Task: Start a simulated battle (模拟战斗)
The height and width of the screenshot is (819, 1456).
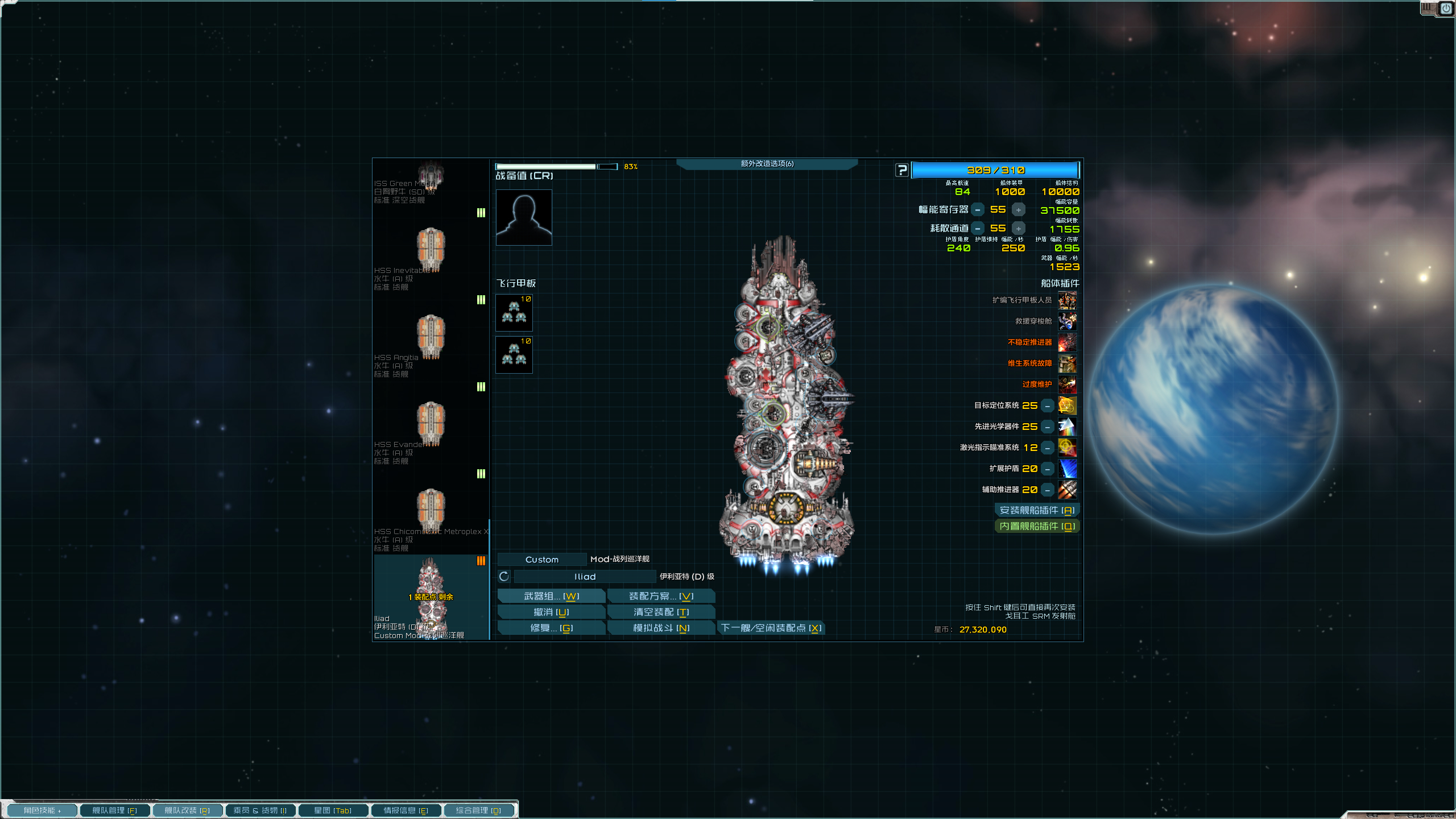Action: 661,628
